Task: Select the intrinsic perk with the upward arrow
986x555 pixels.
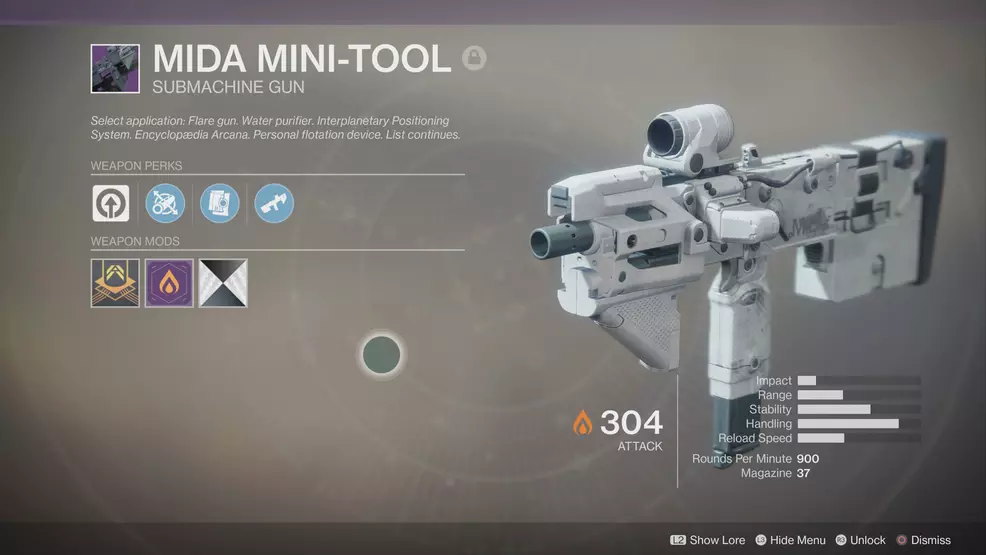Action: (111, 203)
